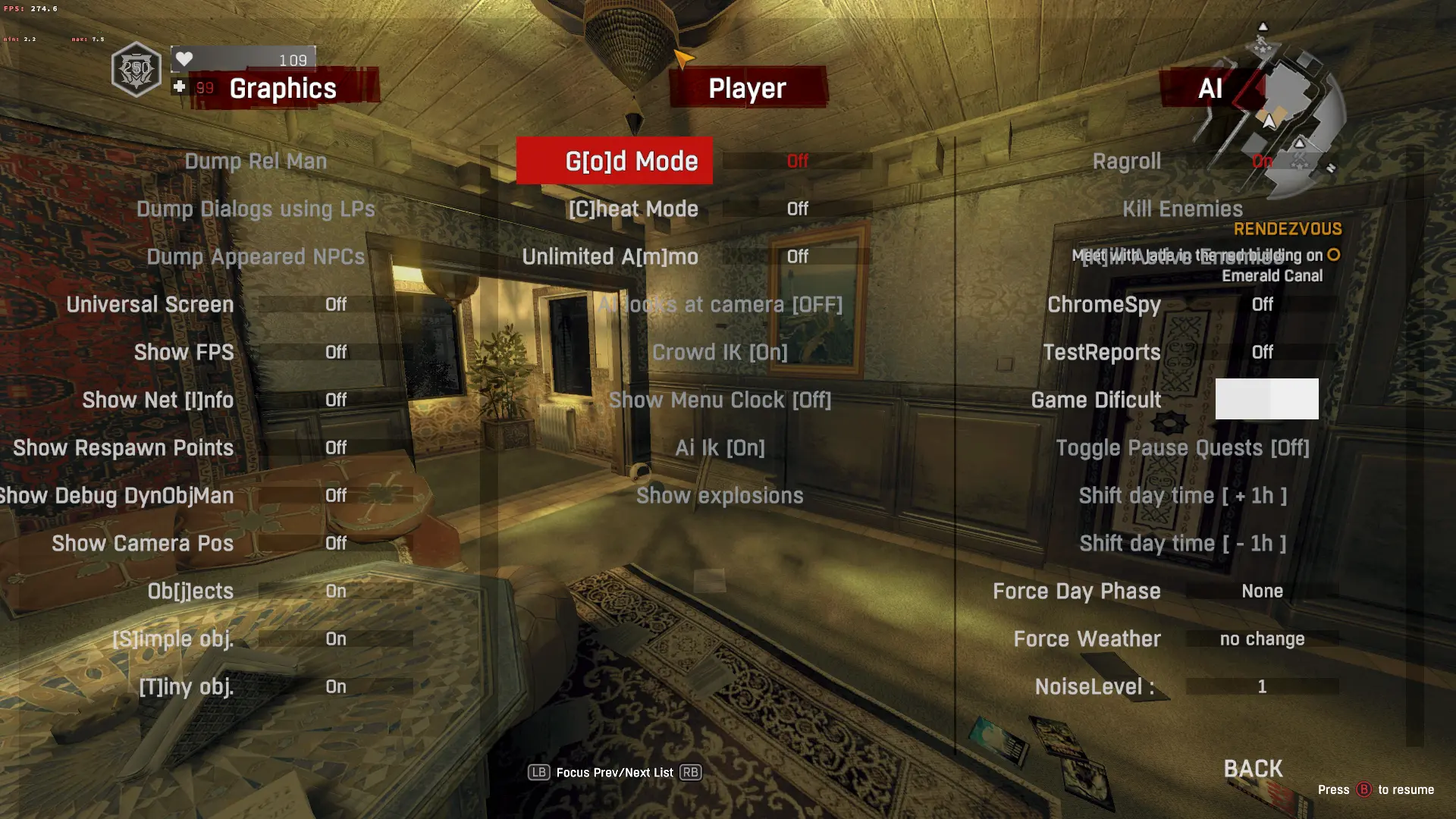Switch to the Graphics tab
Screen dimensions: 1456x819
[x=281, y=89]
